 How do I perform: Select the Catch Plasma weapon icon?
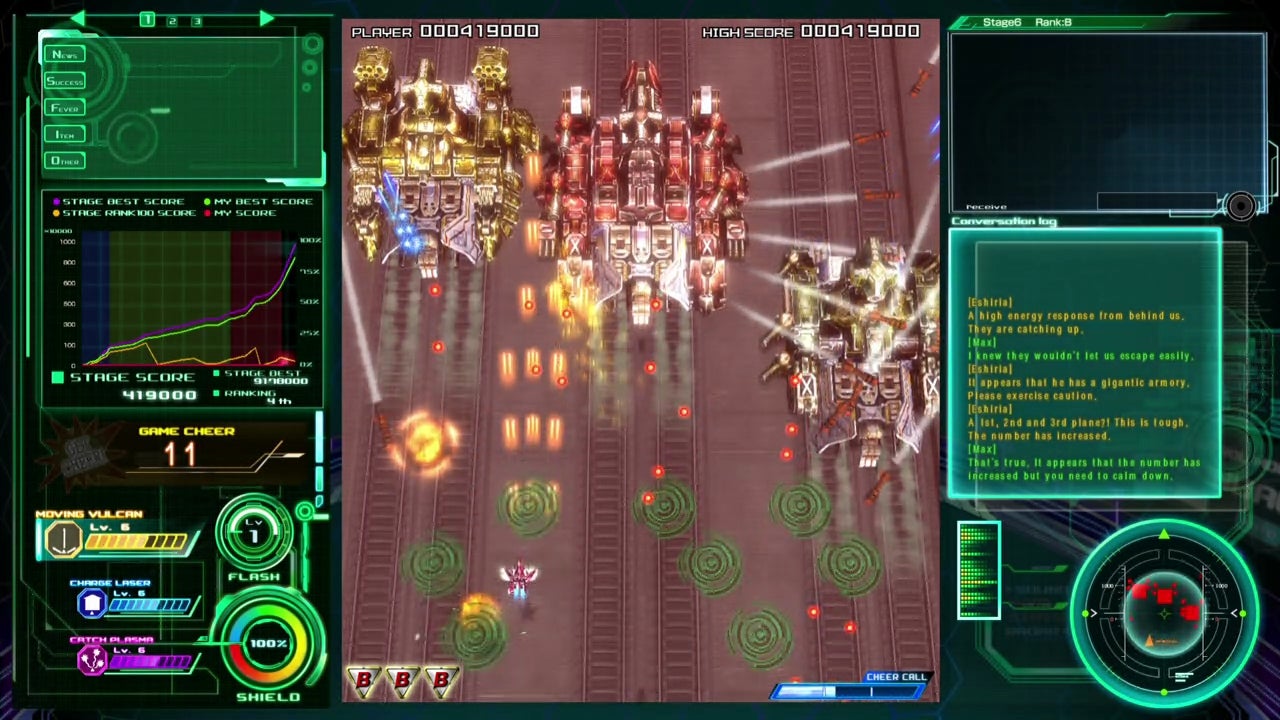pos(93,660)
